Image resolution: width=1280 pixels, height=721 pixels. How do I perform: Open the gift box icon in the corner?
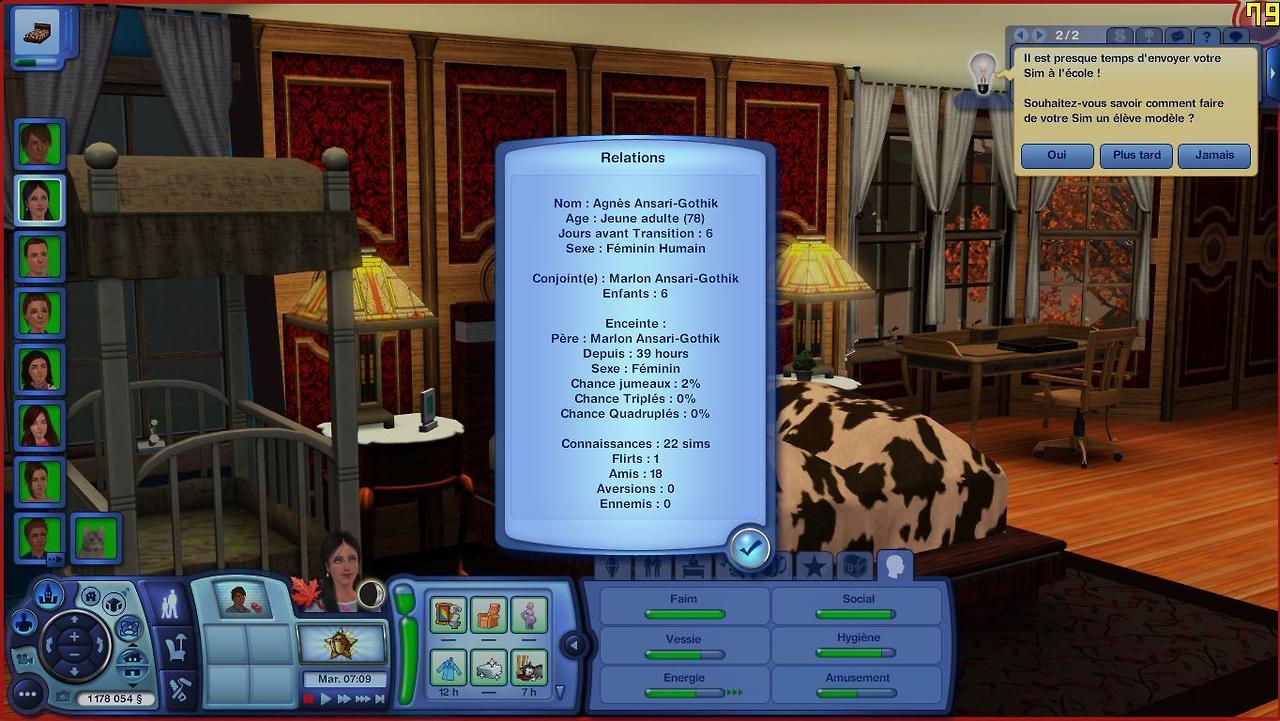pos(35,33)
